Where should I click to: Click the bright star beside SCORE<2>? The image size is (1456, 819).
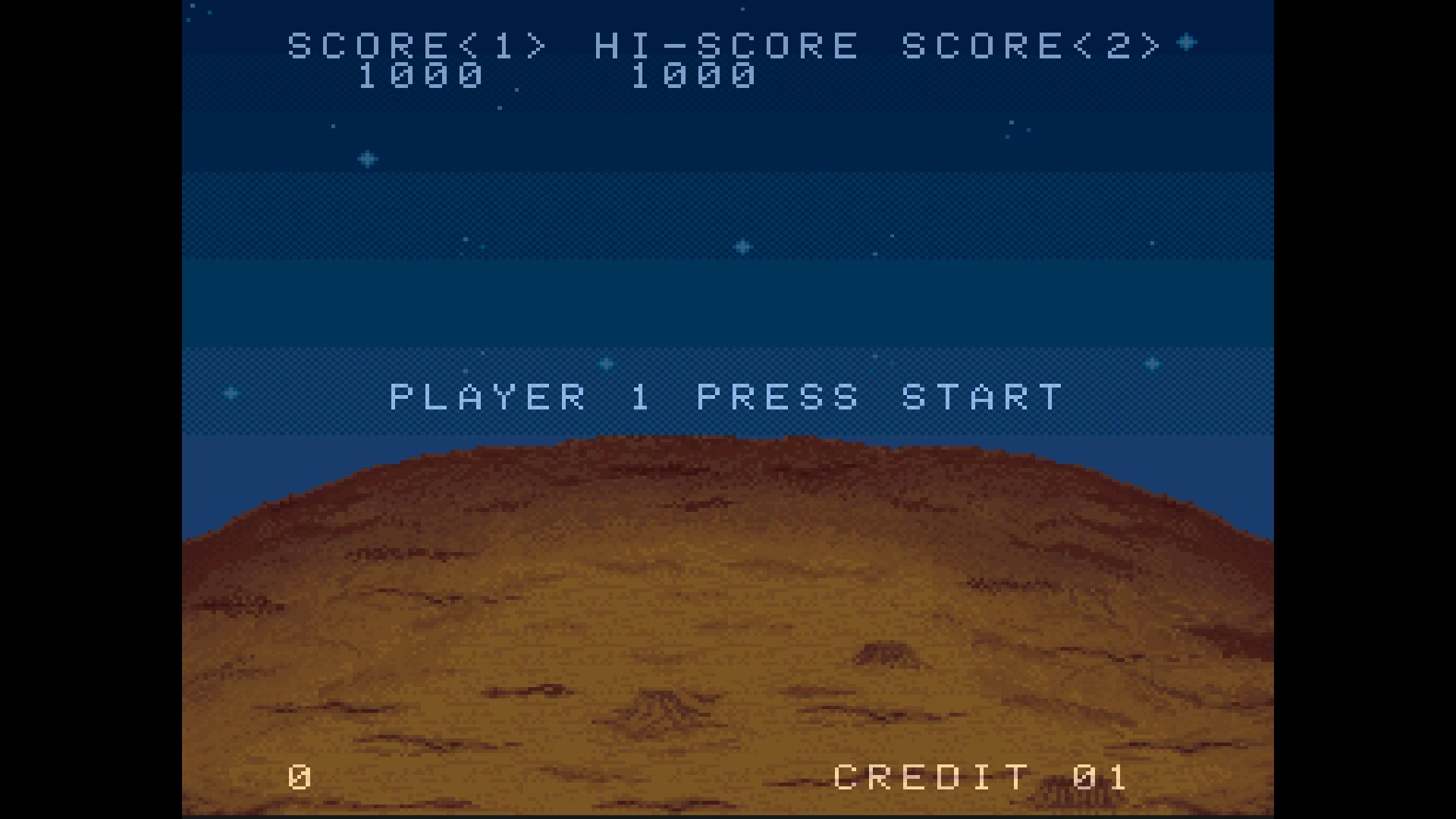point(1185,44)
